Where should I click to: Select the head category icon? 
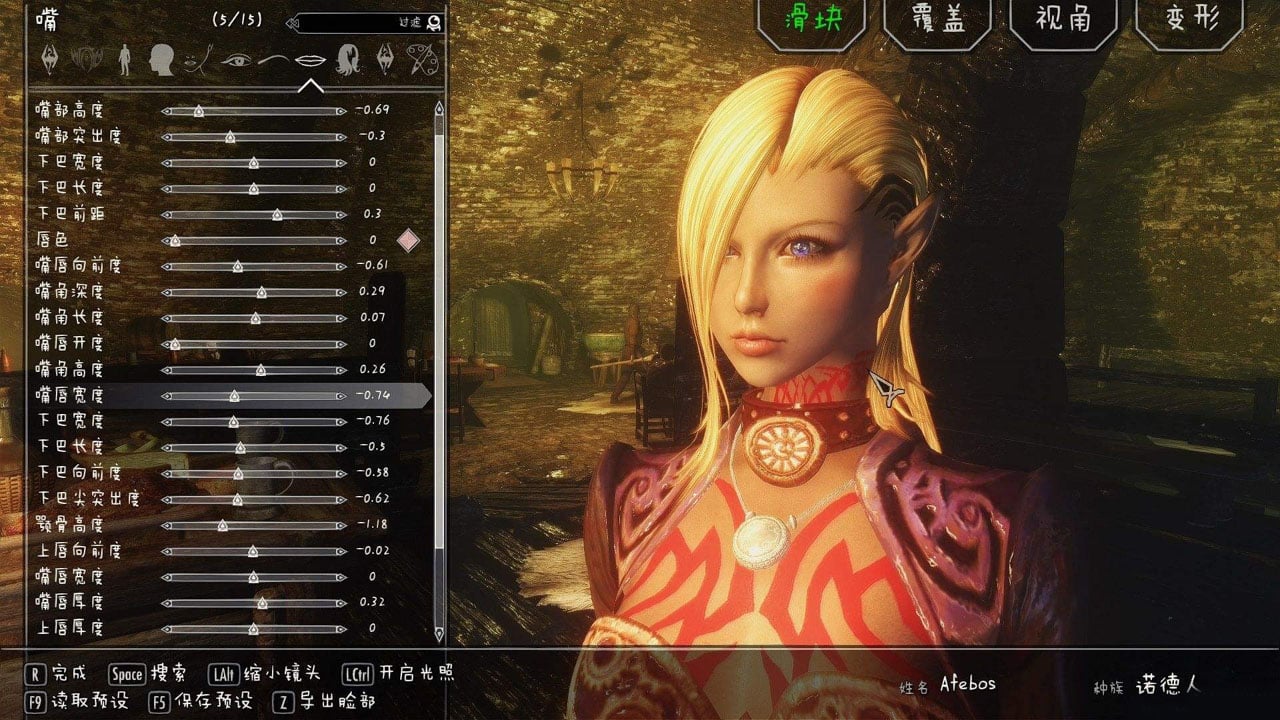coord(161,60)
